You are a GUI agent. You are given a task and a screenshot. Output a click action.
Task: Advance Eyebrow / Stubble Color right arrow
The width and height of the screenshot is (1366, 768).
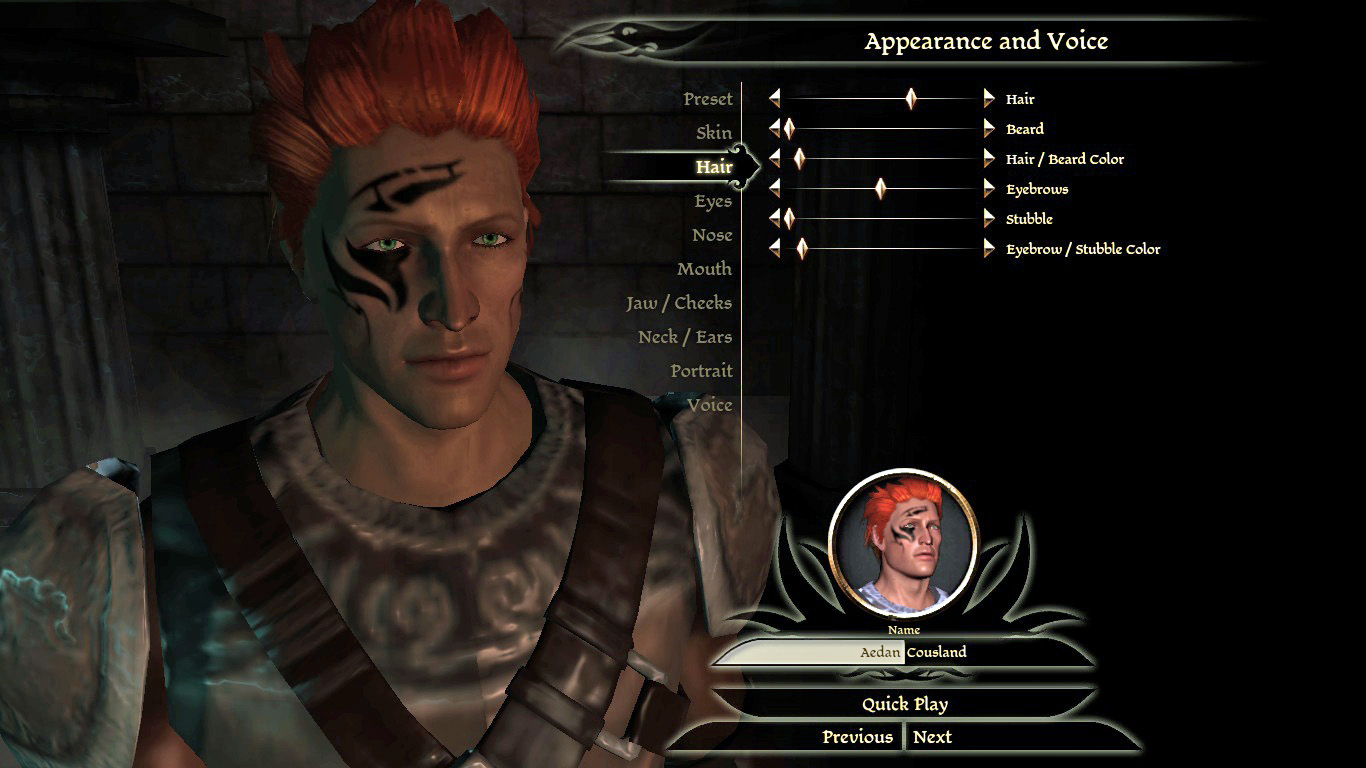(989, 248)
